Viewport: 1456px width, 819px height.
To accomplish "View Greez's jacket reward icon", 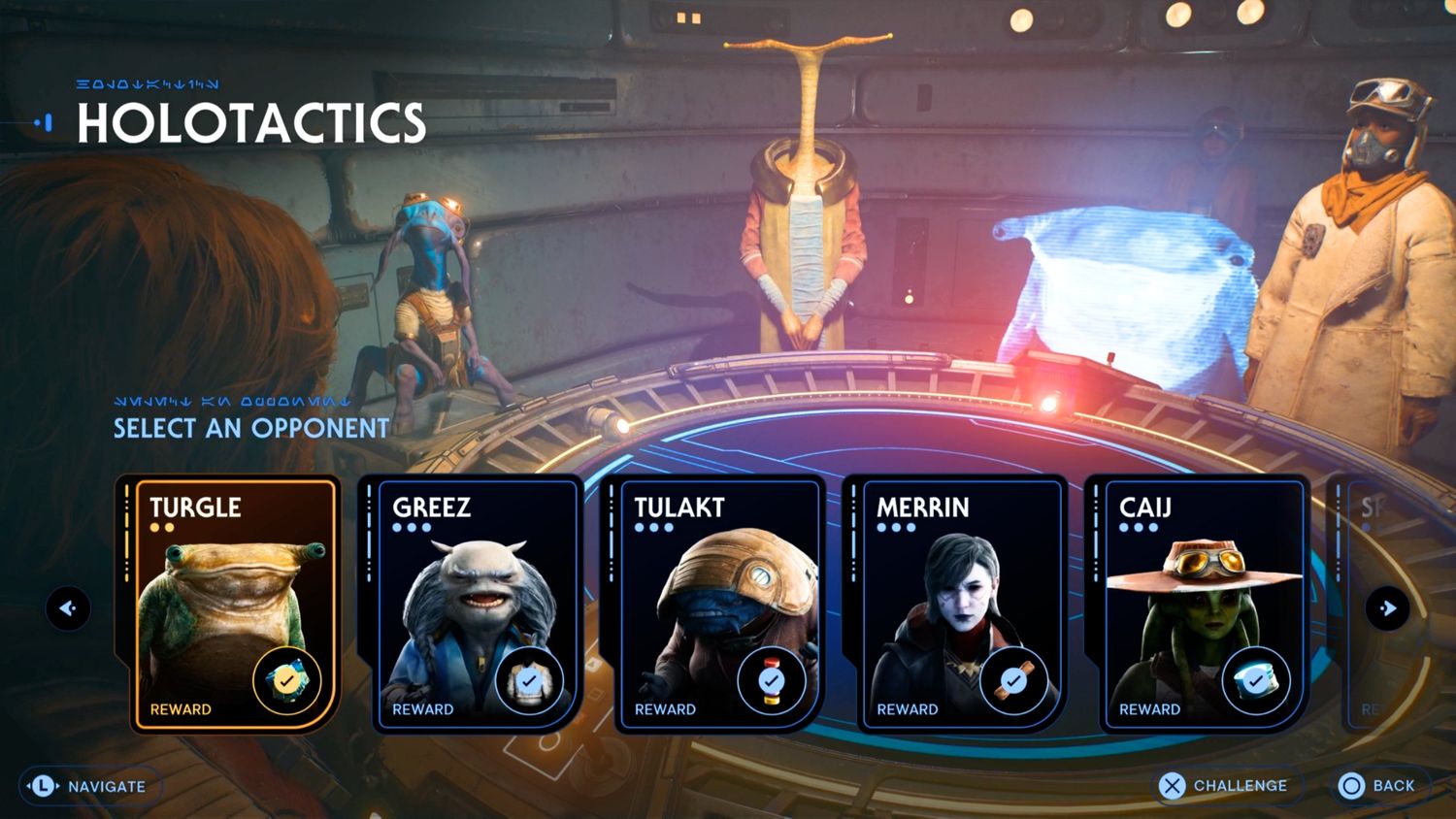I will pos(529,681).
